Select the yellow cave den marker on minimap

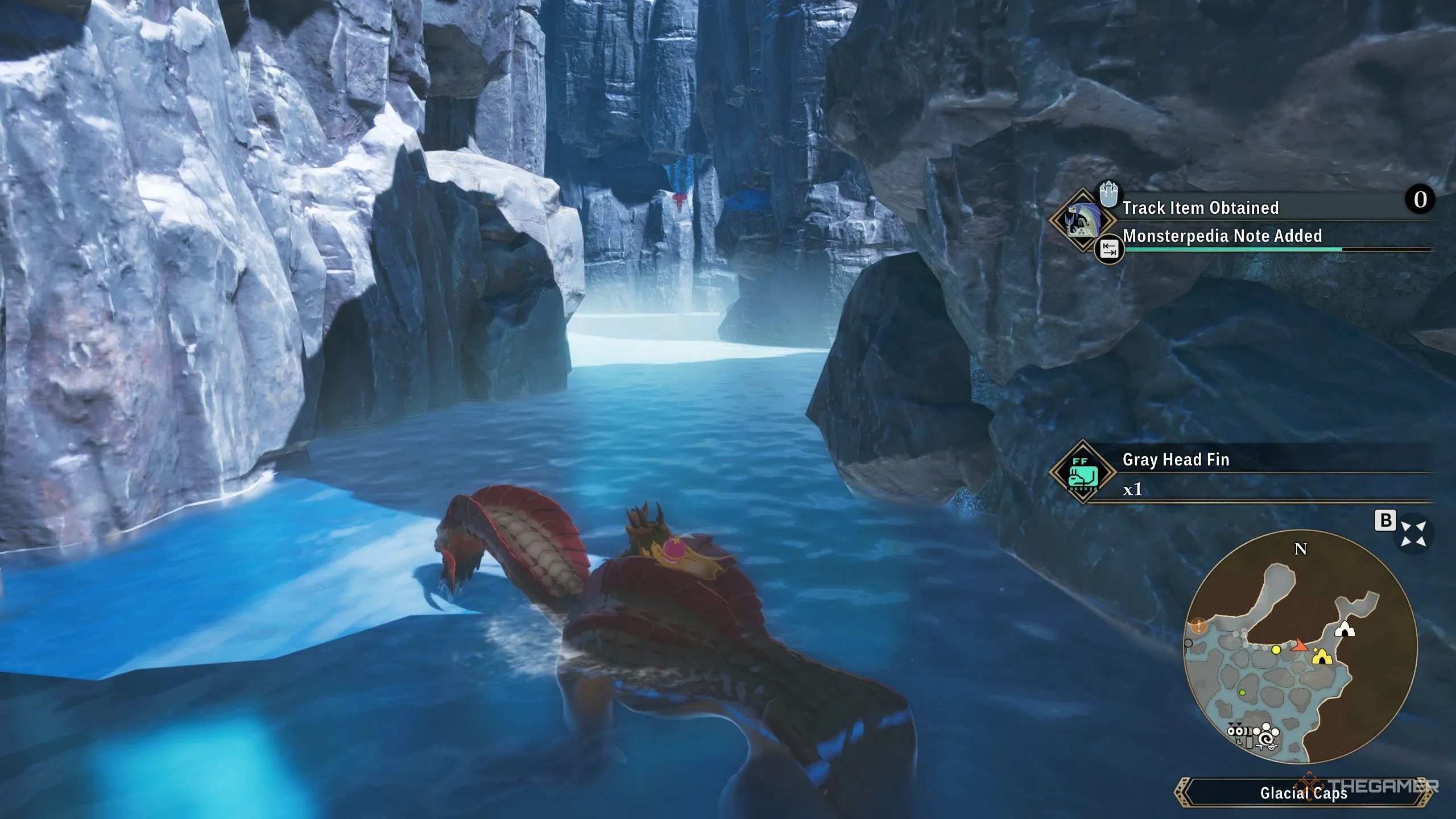(x=1322, y=657)
